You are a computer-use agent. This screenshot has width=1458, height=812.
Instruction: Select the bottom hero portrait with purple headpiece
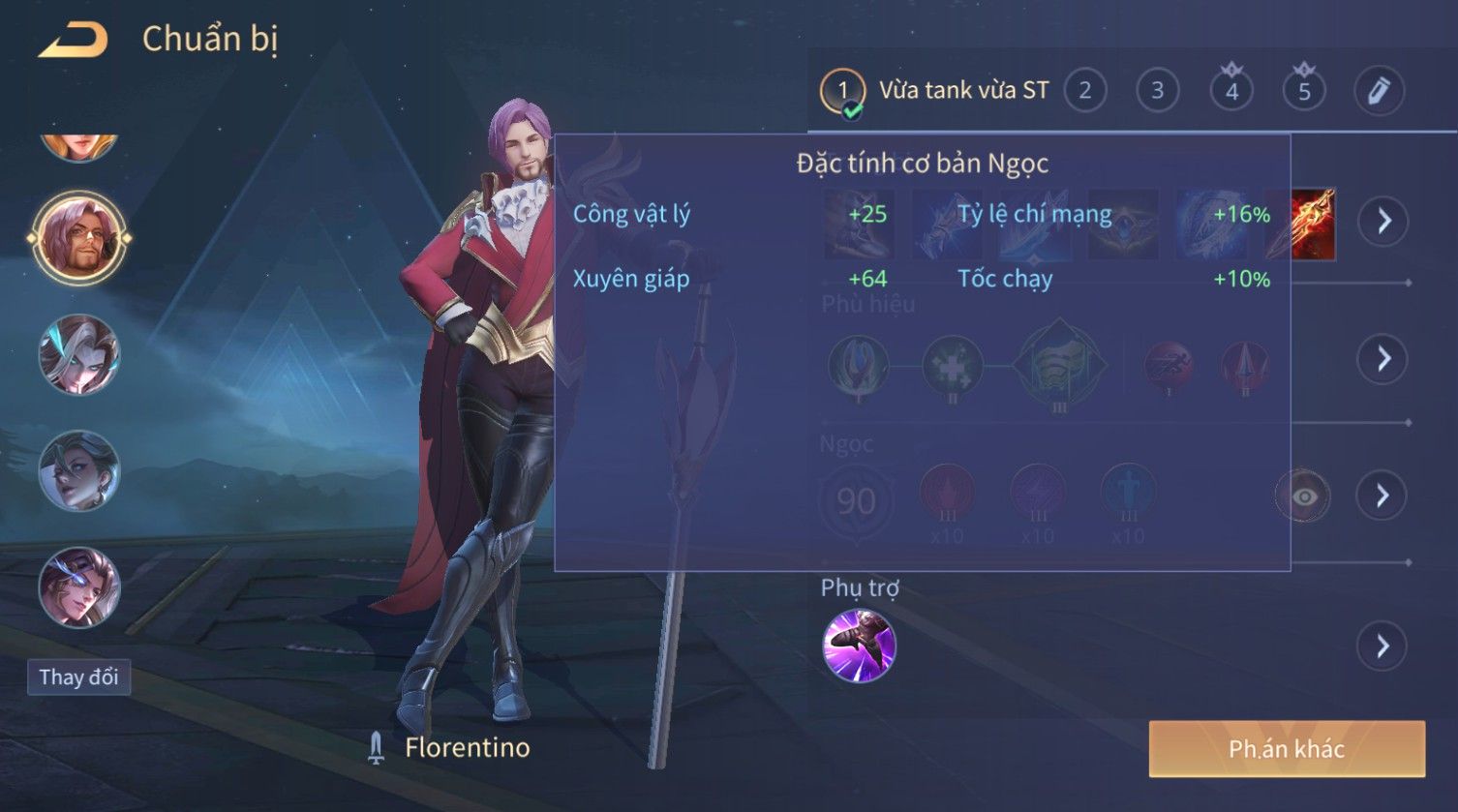point(78,587)
